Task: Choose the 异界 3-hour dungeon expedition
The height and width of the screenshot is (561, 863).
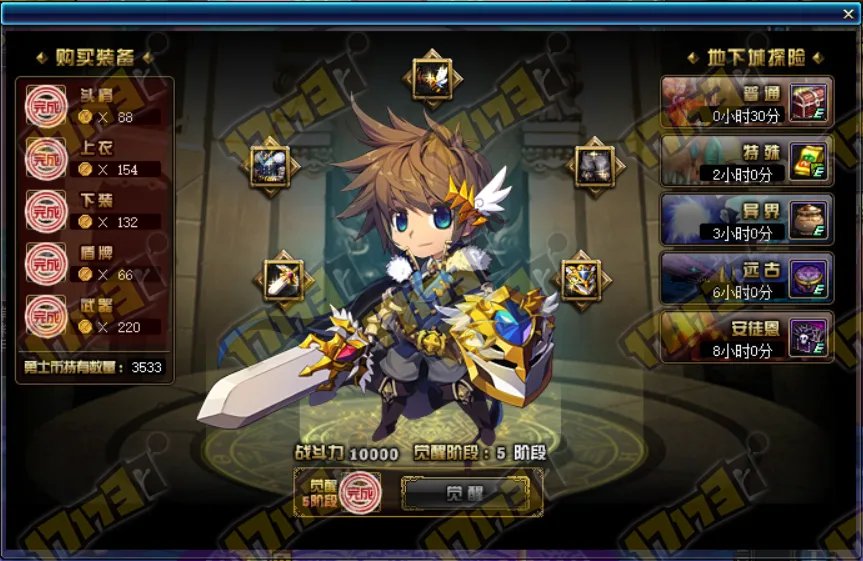Action: pos(746,218)
